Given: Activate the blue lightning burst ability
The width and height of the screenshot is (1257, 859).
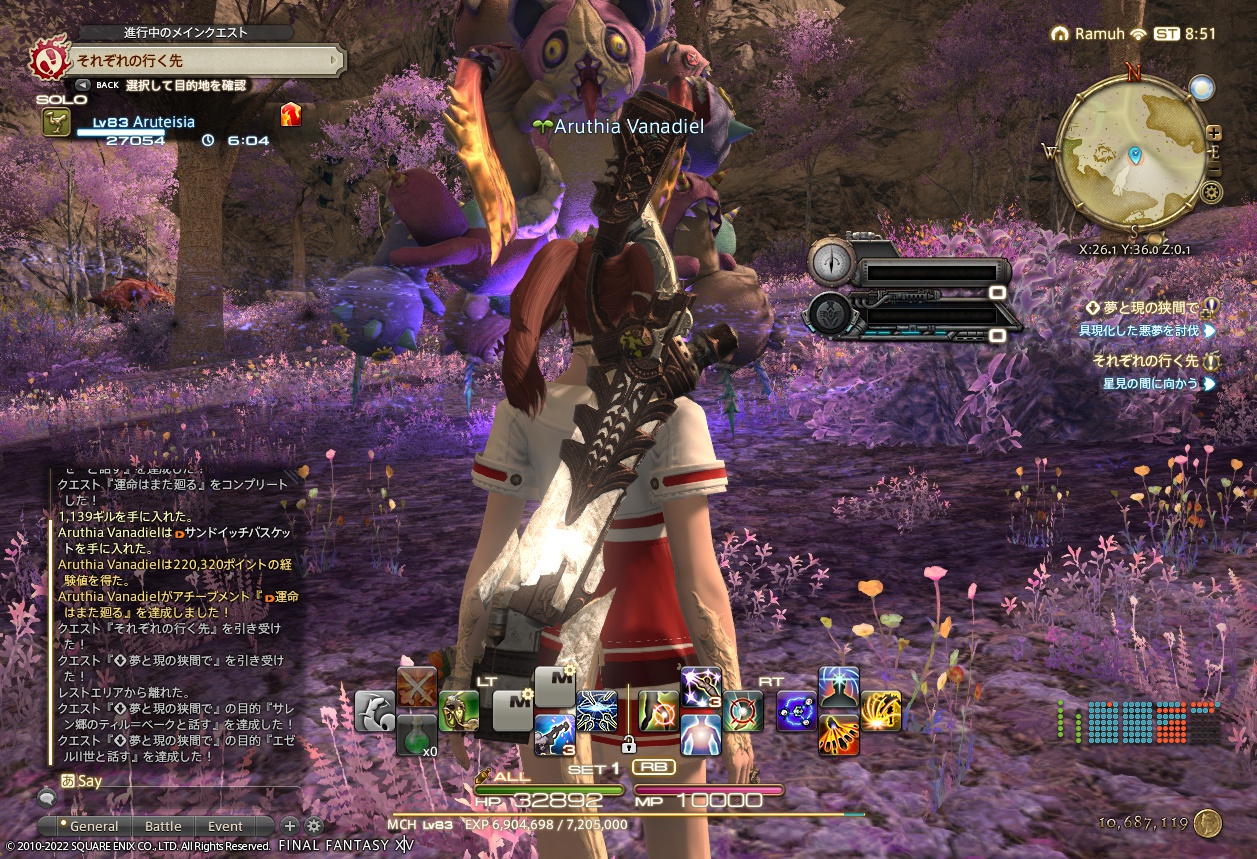Looking at the screenshot, I should tap(597, 711).
